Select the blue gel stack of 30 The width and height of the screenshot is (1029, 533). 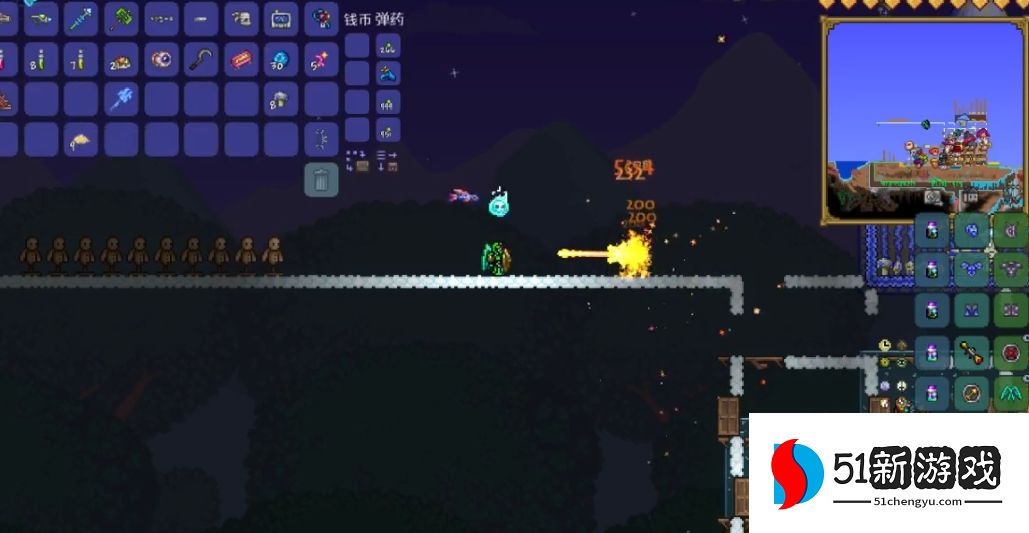click(281, 60)
